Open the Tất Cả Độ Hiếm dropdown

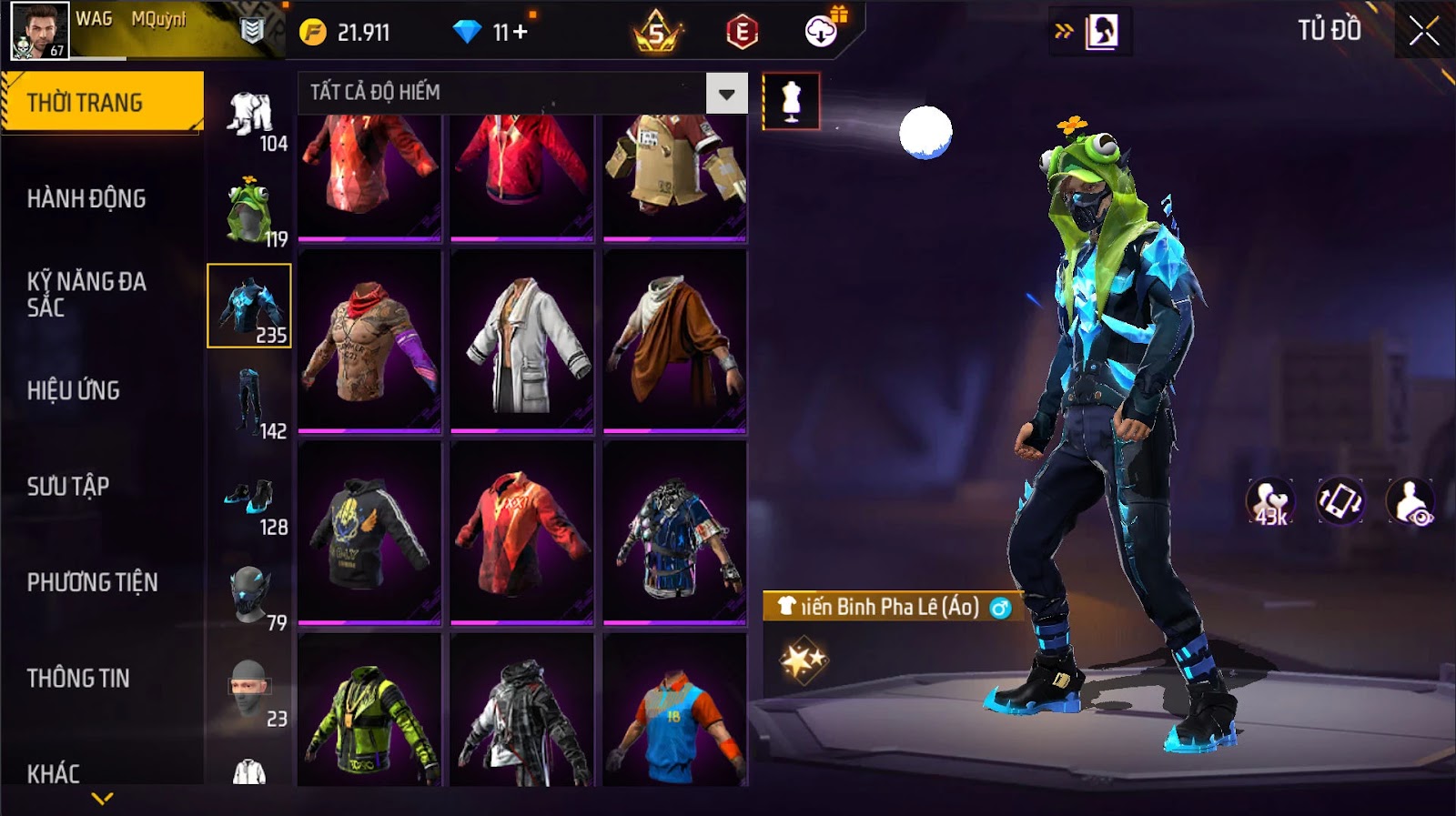726,94
